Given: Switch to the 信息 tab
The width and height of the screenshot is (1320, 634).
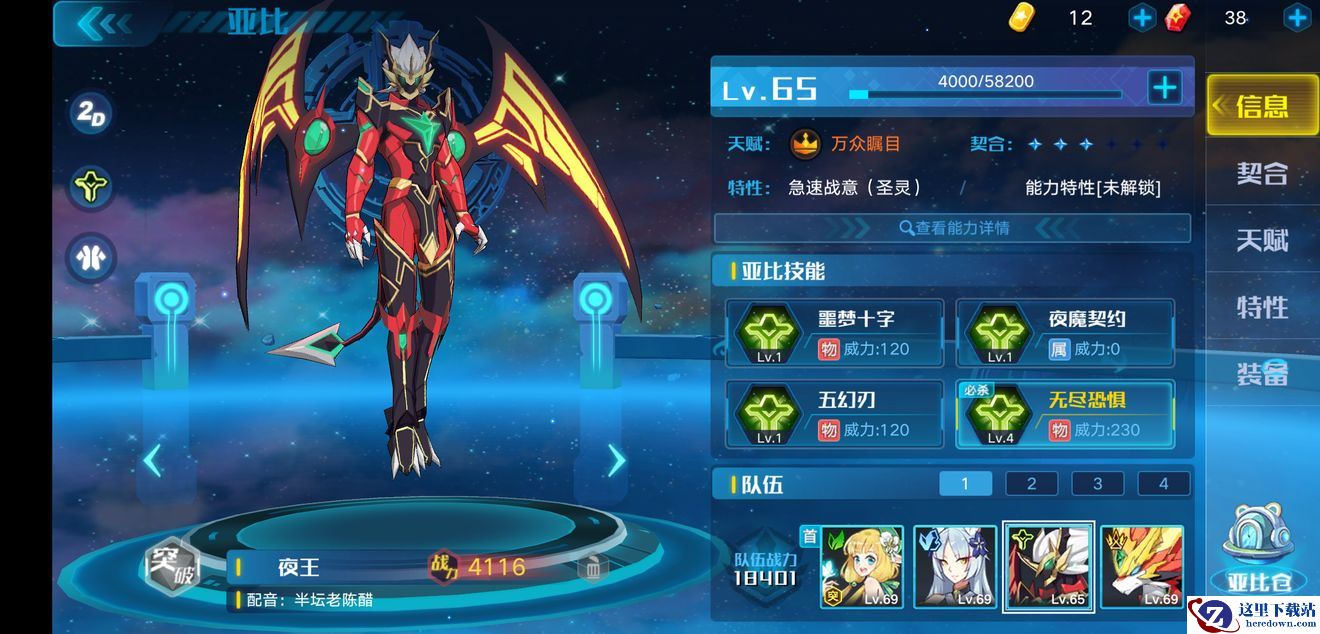Looking at the screenshot, I should (x=1261, y=105).
